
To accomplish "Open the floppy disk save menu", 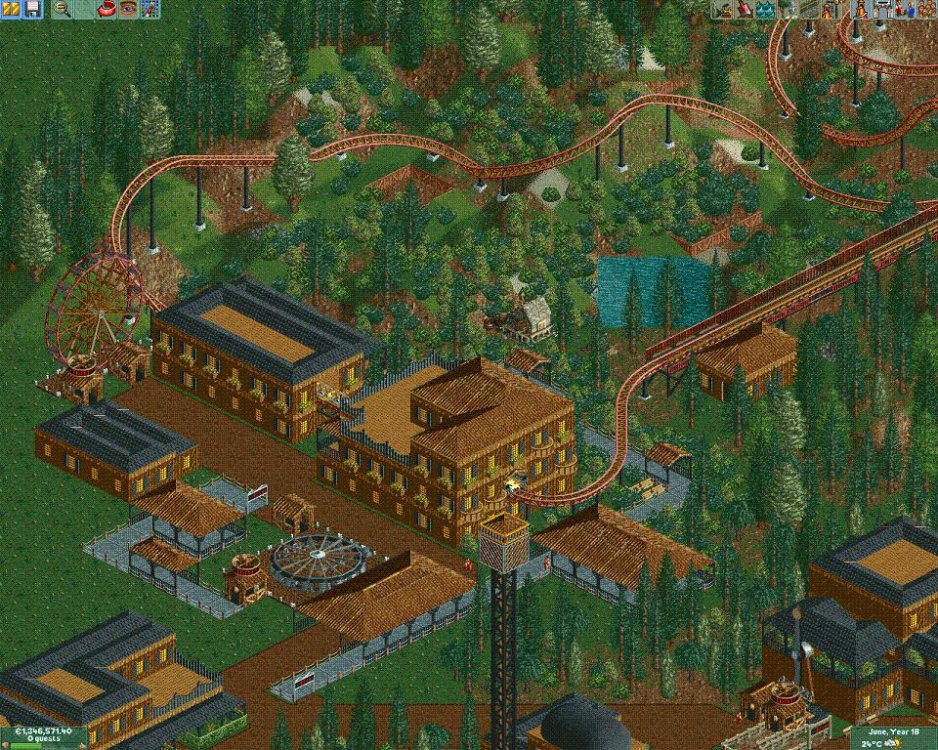I will pyautogui.click(x=32, y=9).
